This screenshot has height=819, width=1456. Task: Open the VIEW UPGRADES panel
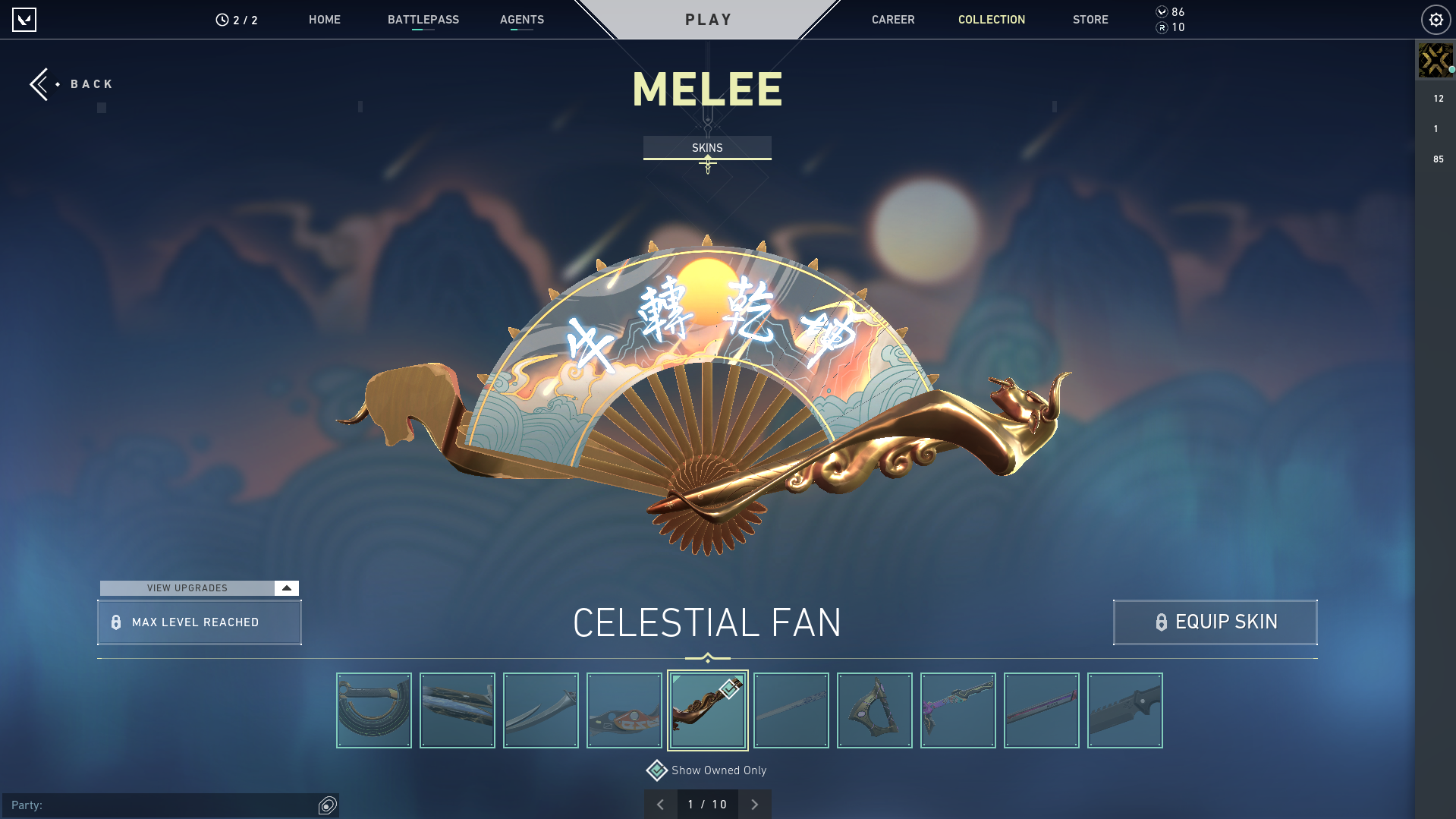[187, 587]
